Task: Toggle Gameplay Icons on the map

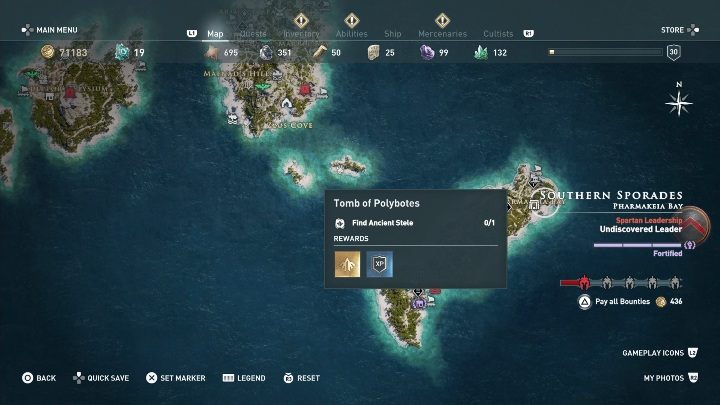Action: point(659,353)
